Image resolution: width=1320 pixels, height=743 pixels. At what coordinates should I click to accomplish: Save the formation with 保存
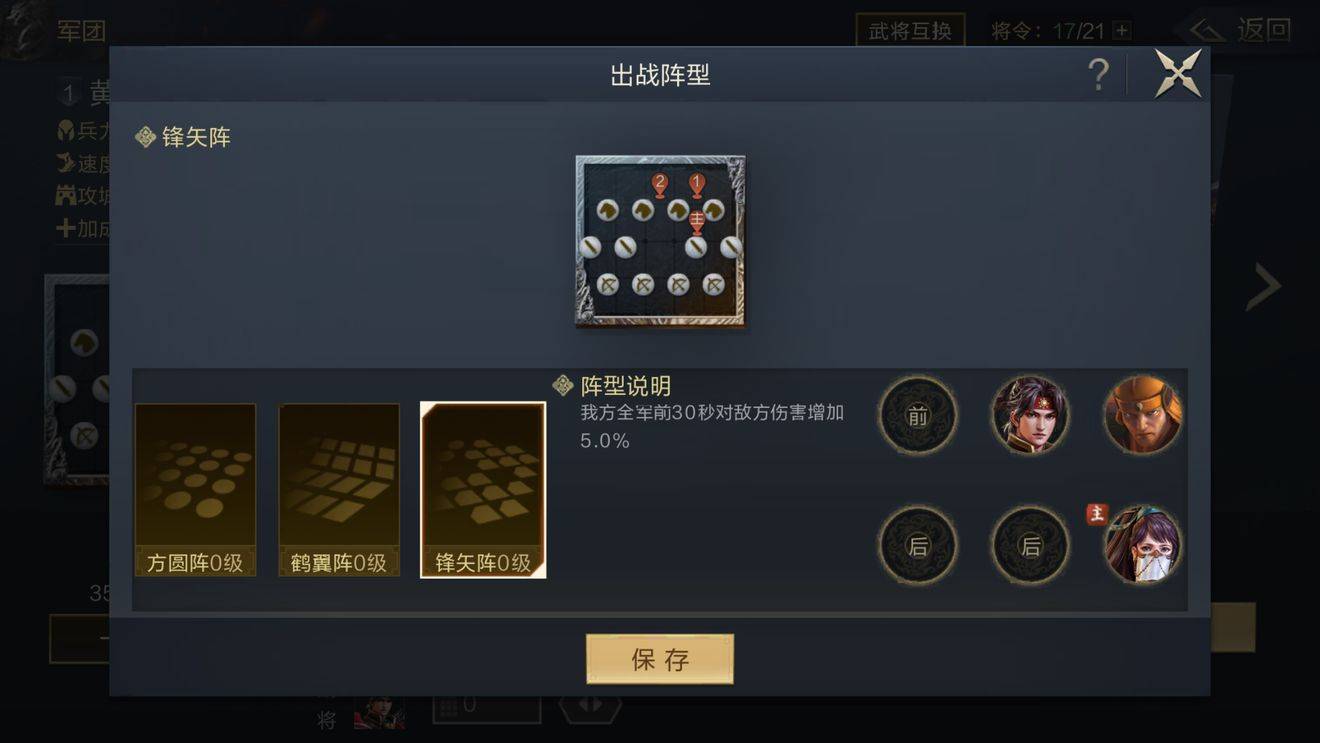pyautogui.click(x=660, y=659)
